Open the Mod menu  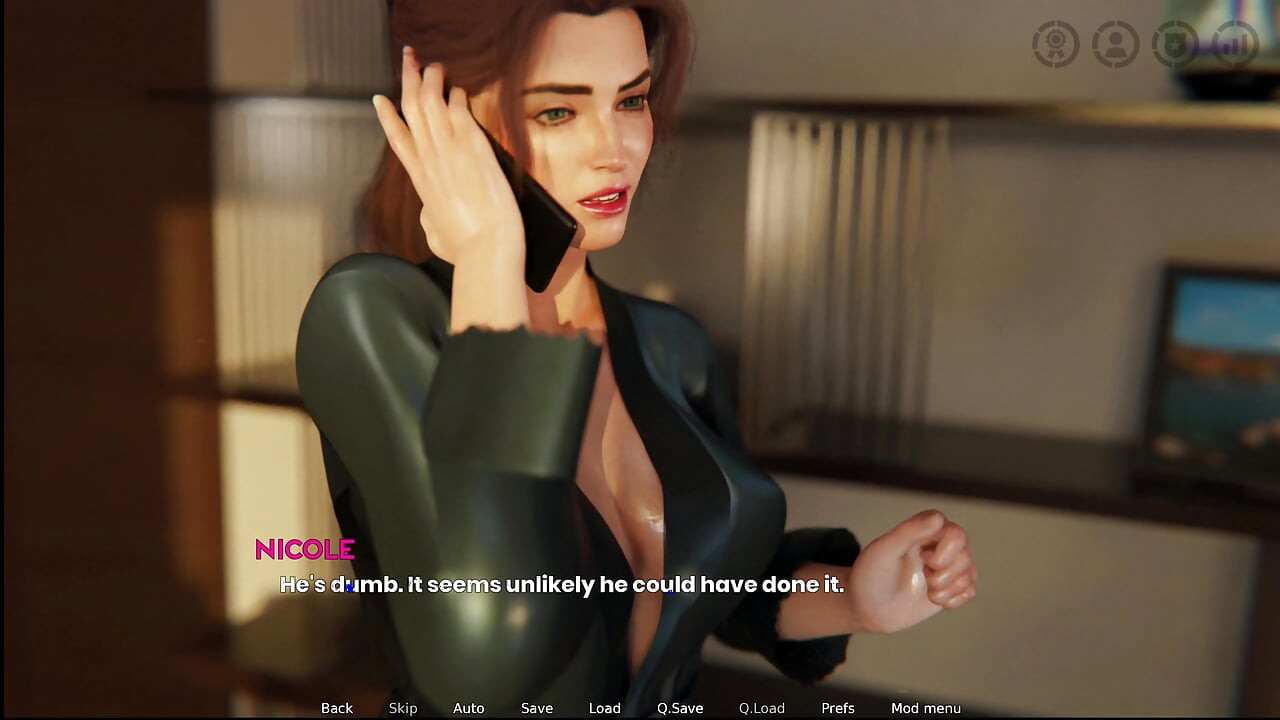pos(926,708)
